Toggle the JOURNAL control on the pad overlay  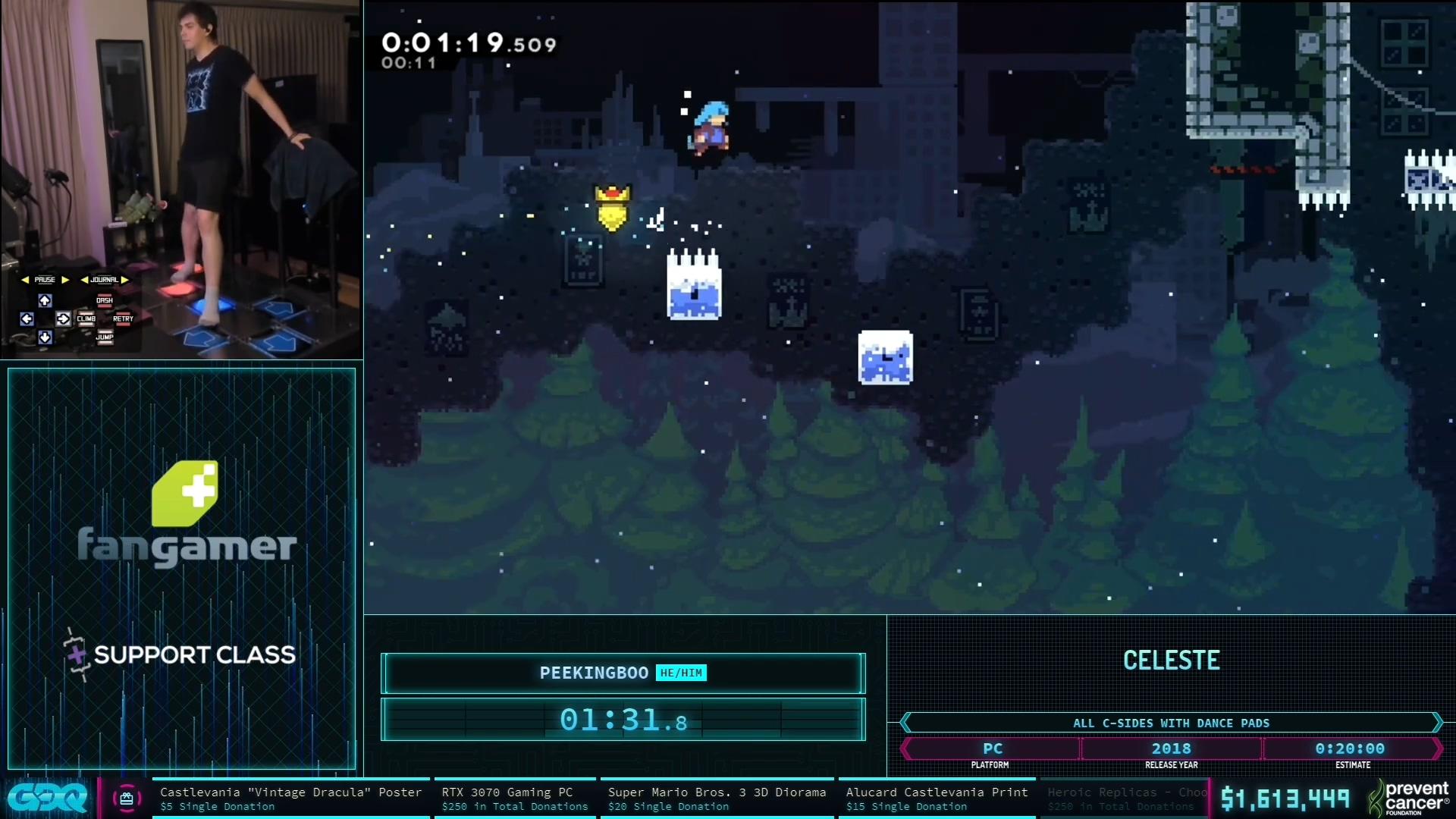(x=104, y=279)
